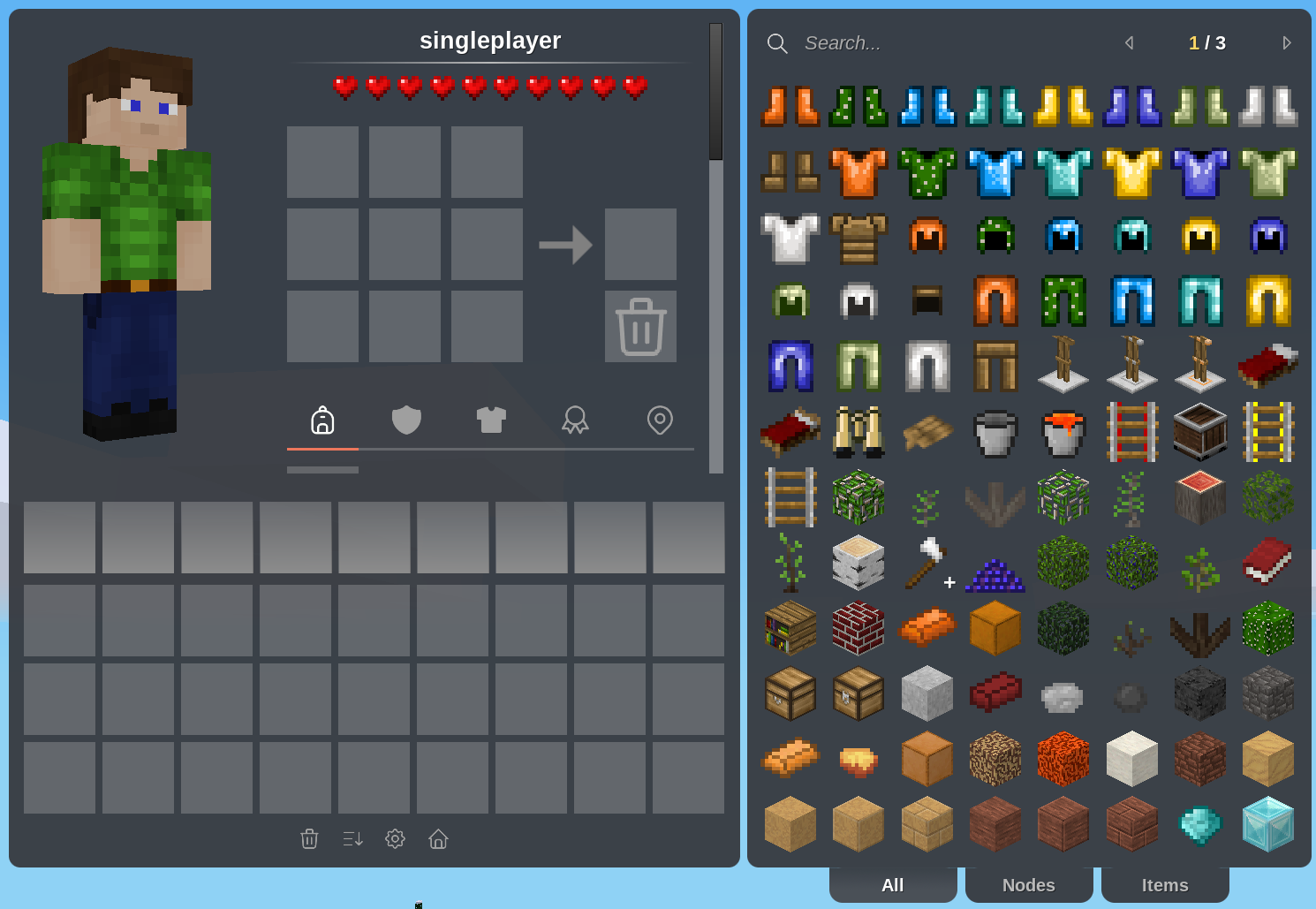1316x909 pixels.
Task: Select the All items tab
Action: 892,884
